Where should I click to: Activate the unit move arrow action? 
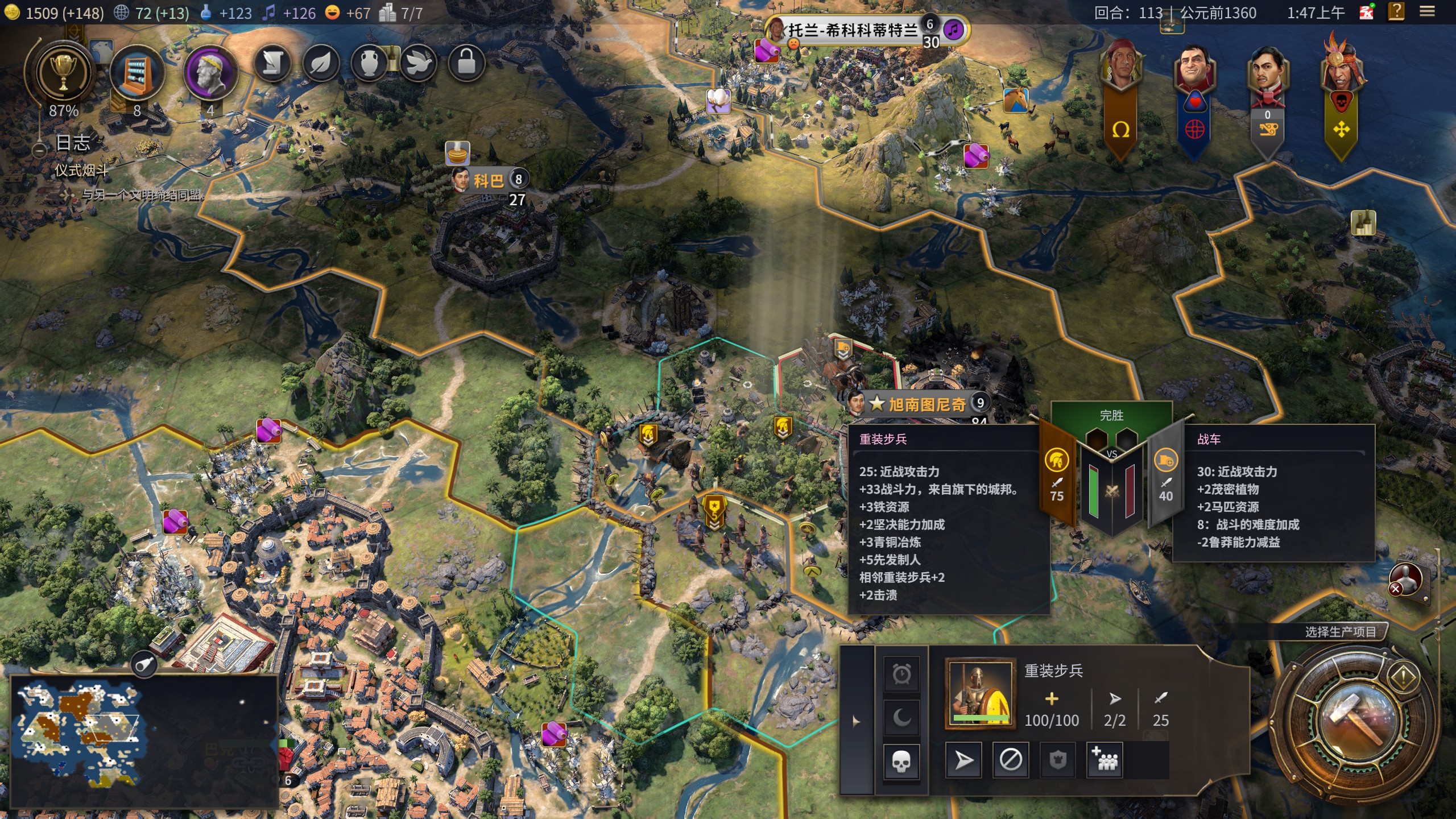point(963,760)
